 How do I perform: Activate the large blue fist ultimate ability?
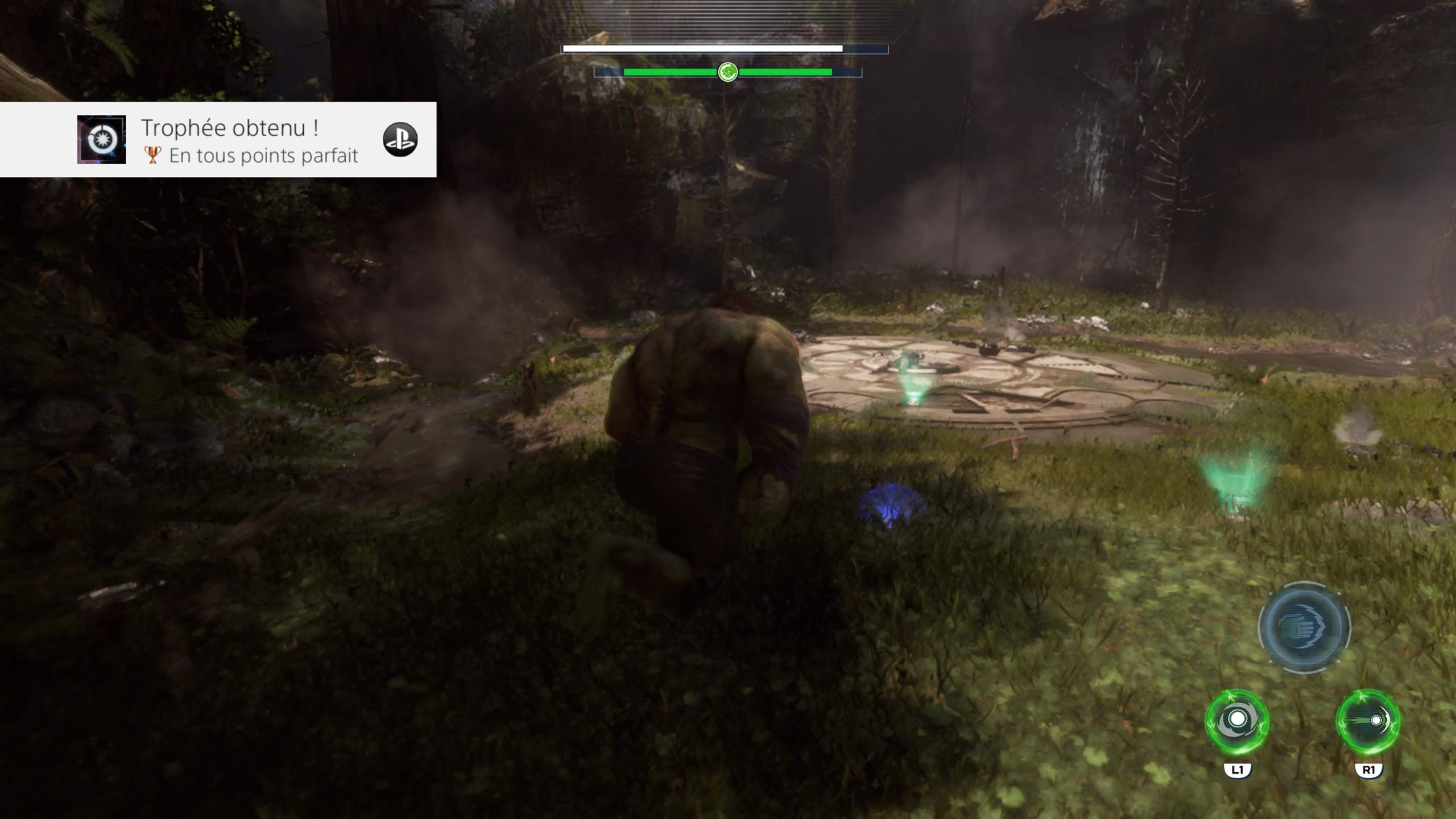coord(1304,627)
